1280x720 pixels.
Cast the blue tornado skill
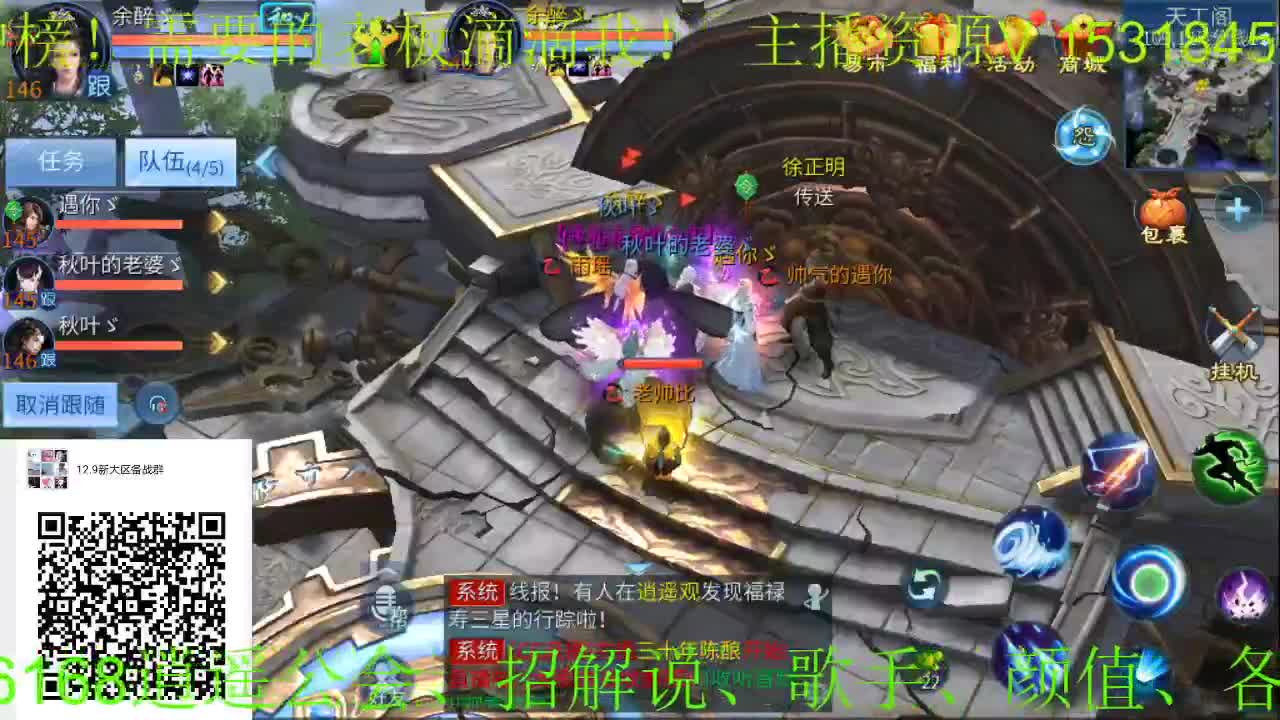(1032, 543)
